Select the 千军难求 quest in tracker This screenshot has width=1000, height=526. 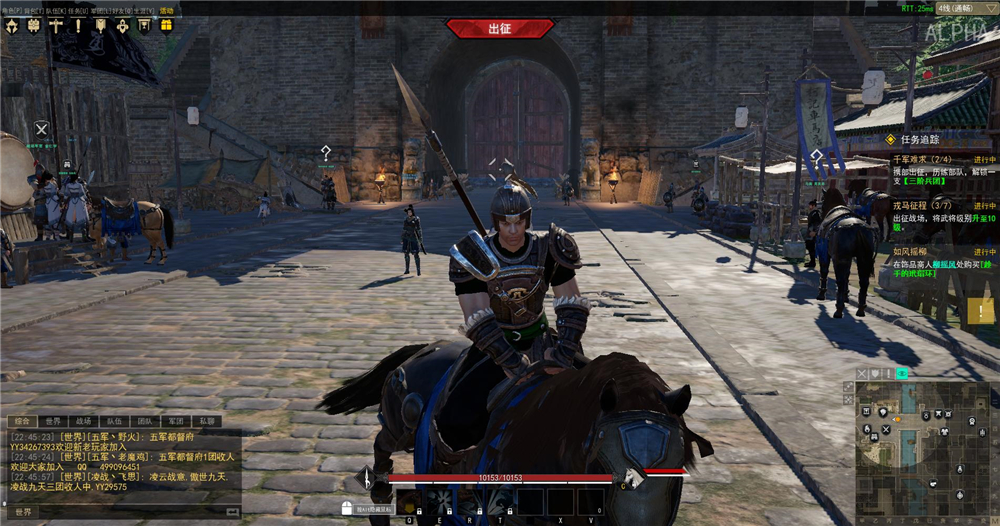coord(911,159)
